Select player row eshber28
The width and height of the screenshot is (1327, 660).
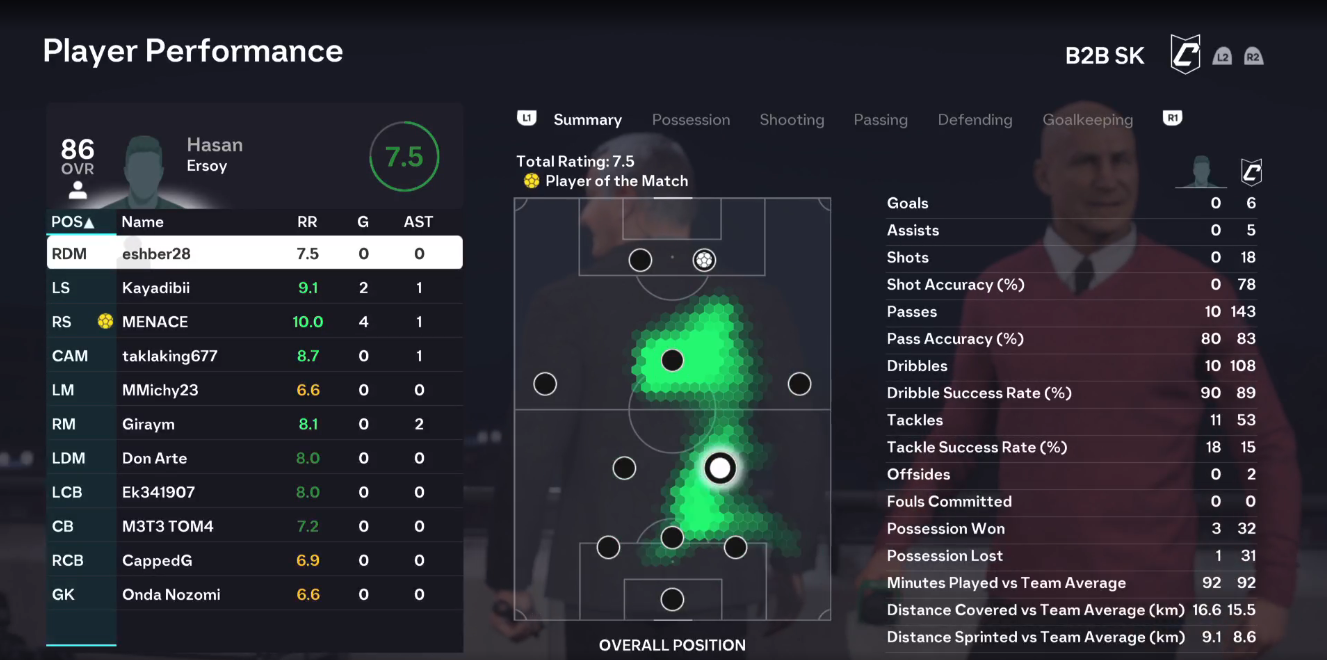[255, 254]
